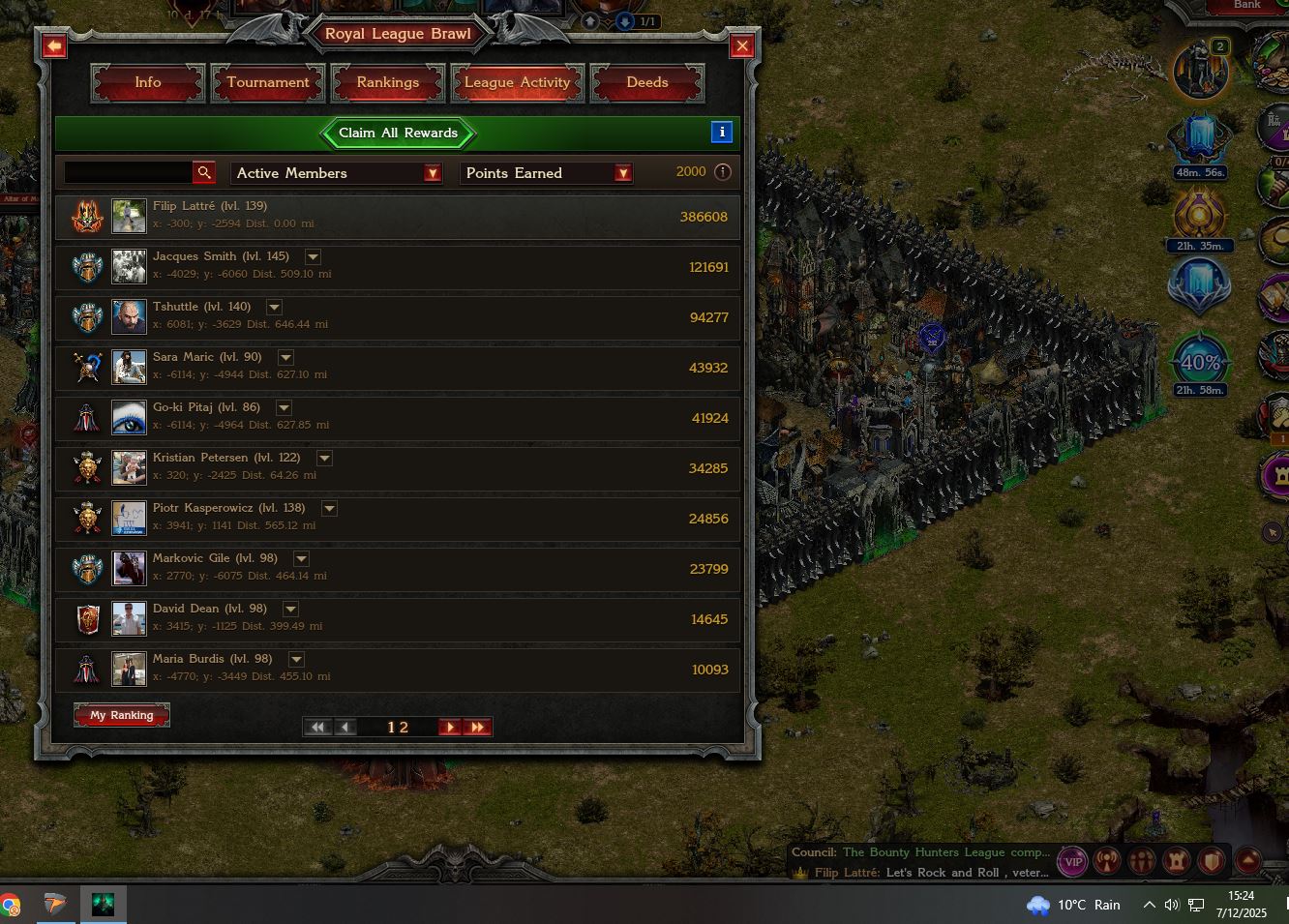The height and width of the screenshot is (924, 1289).
Task: Open the Deeds tab
Action: 646,83
